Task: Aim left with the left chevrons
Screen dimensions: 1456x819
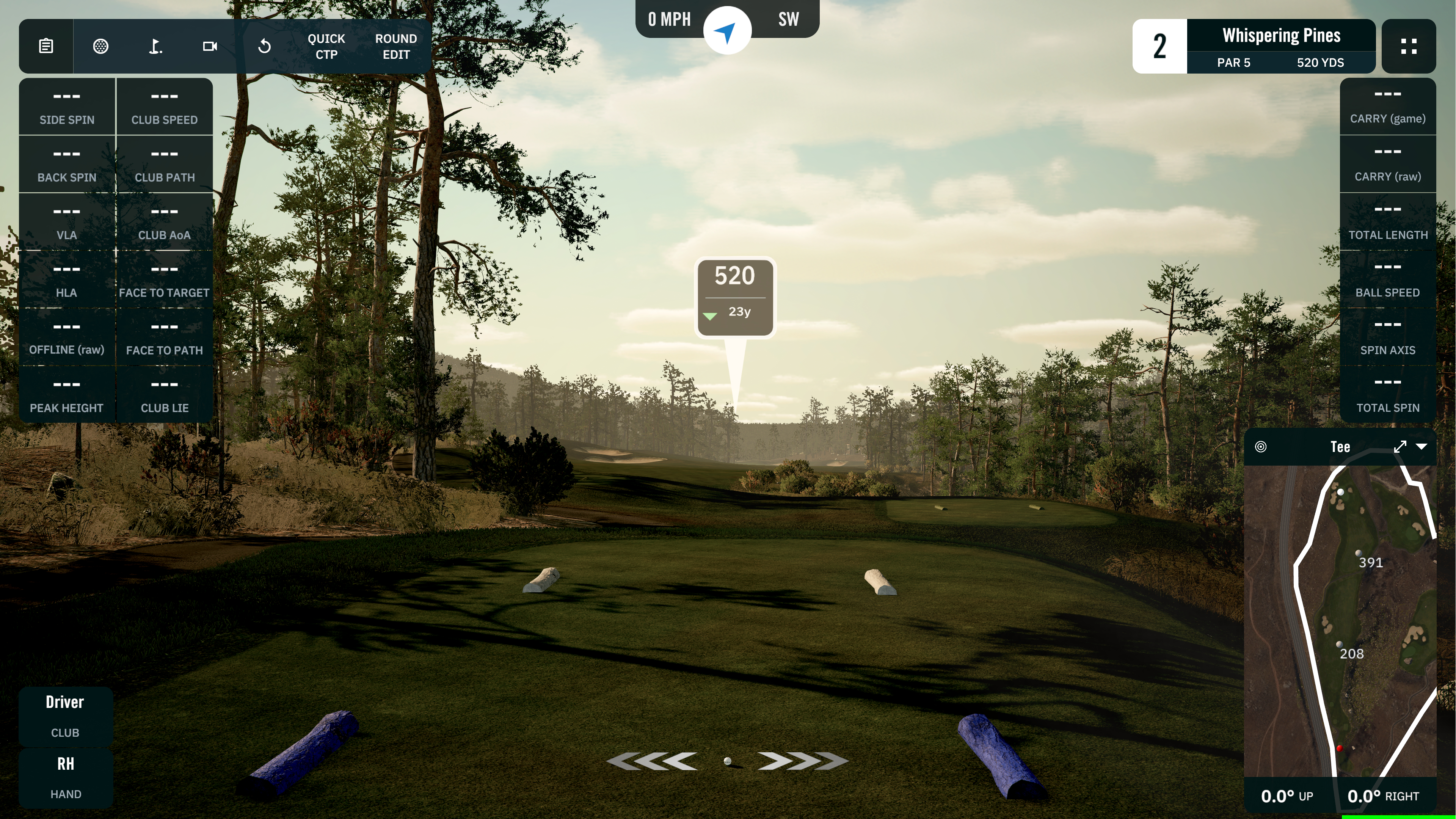Action: point(652,761)
